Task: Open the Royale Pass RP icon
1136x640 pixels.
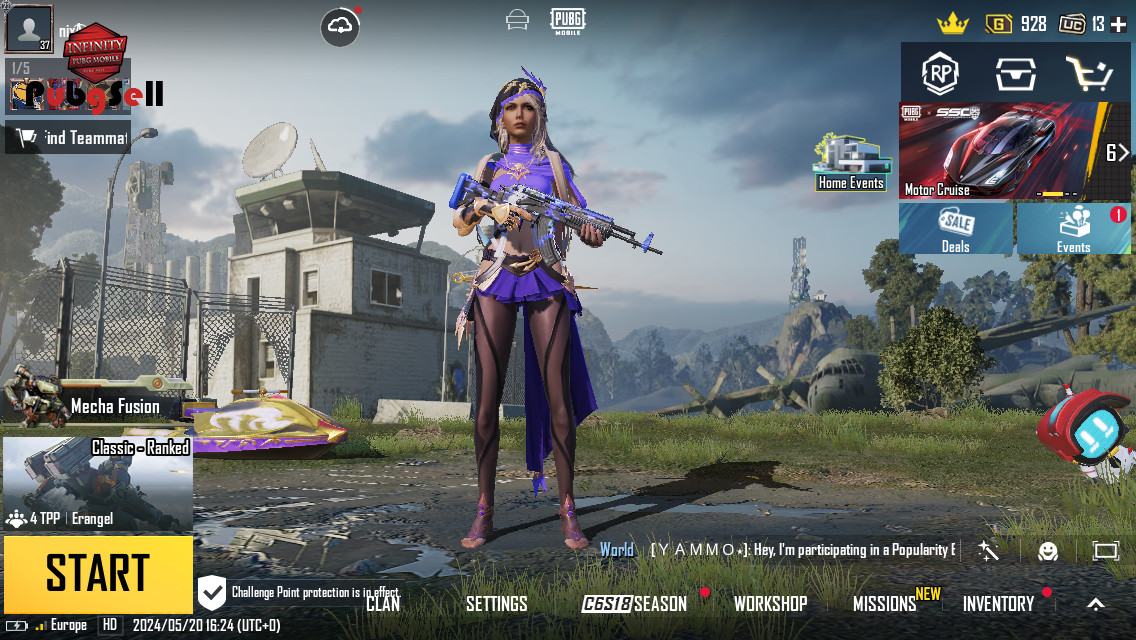Action: (940, 73)
